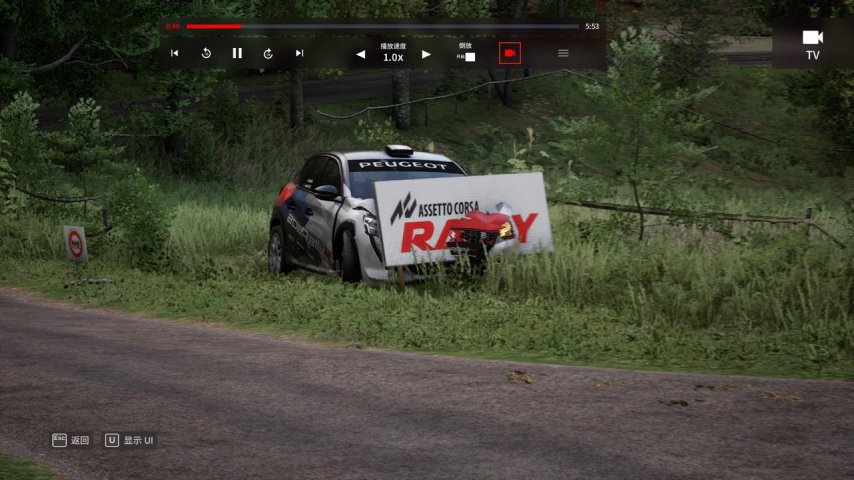Seek along the red replay progress bar

pyautogui.click(x=382, y=26)
